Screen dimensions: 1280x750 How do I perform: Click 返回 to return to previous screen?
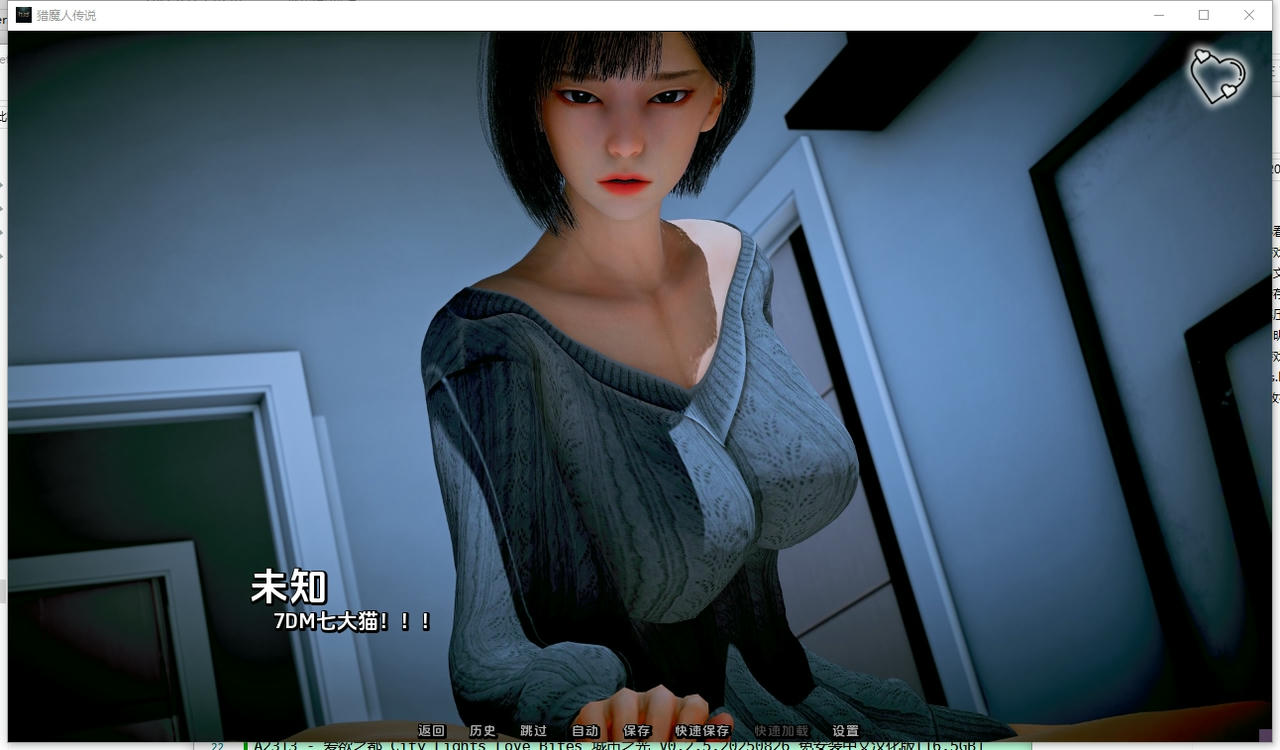pos(431,731)
